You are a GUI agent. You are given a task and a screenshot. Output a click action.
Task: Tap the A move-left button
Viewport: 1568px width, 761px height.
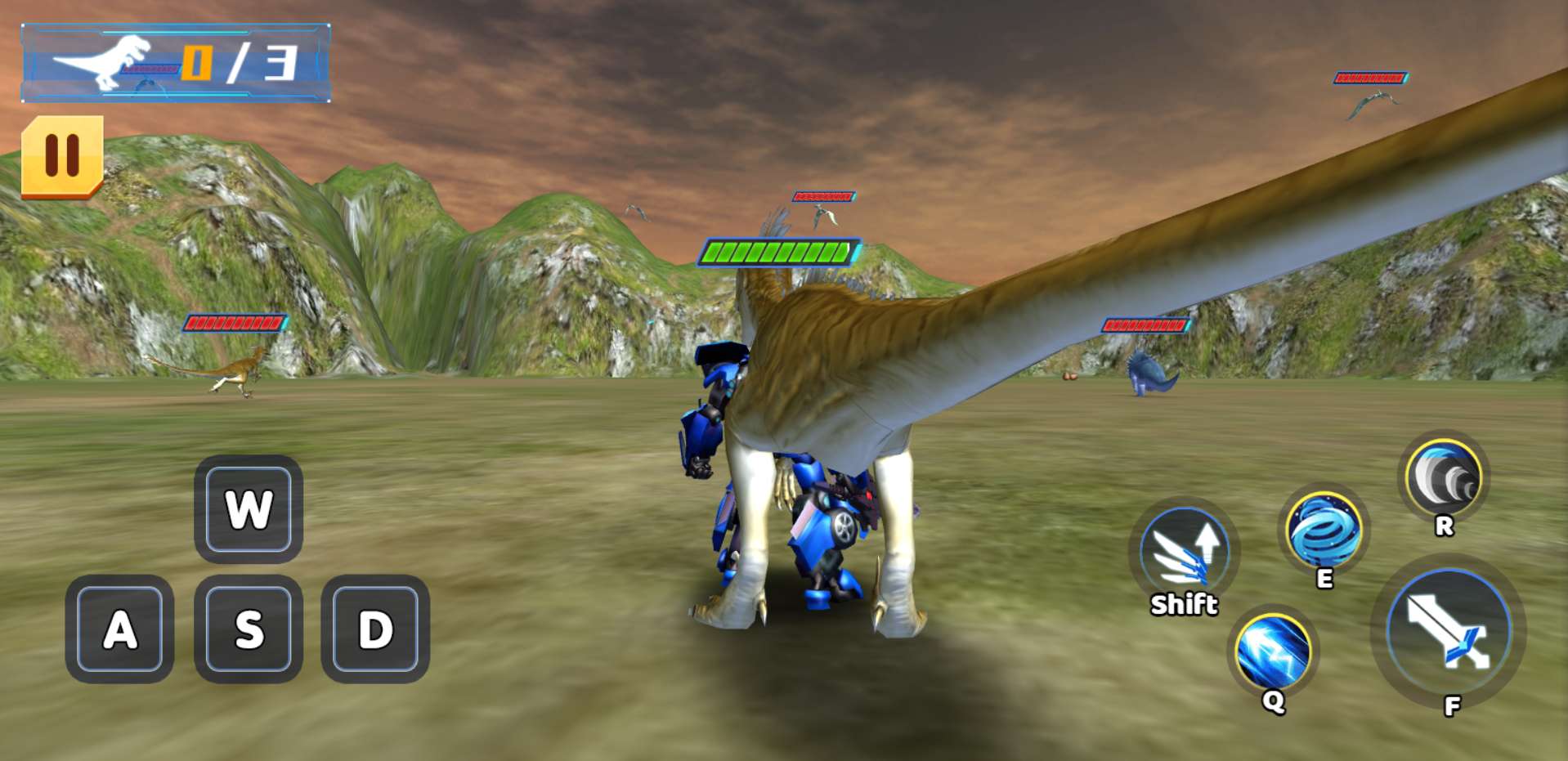[x=120, y=629]
